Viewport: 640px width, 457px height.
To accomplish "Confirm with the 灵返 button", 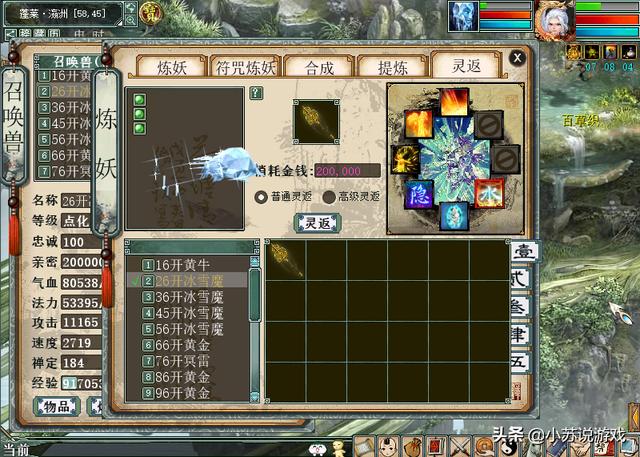I will [317, 222].
